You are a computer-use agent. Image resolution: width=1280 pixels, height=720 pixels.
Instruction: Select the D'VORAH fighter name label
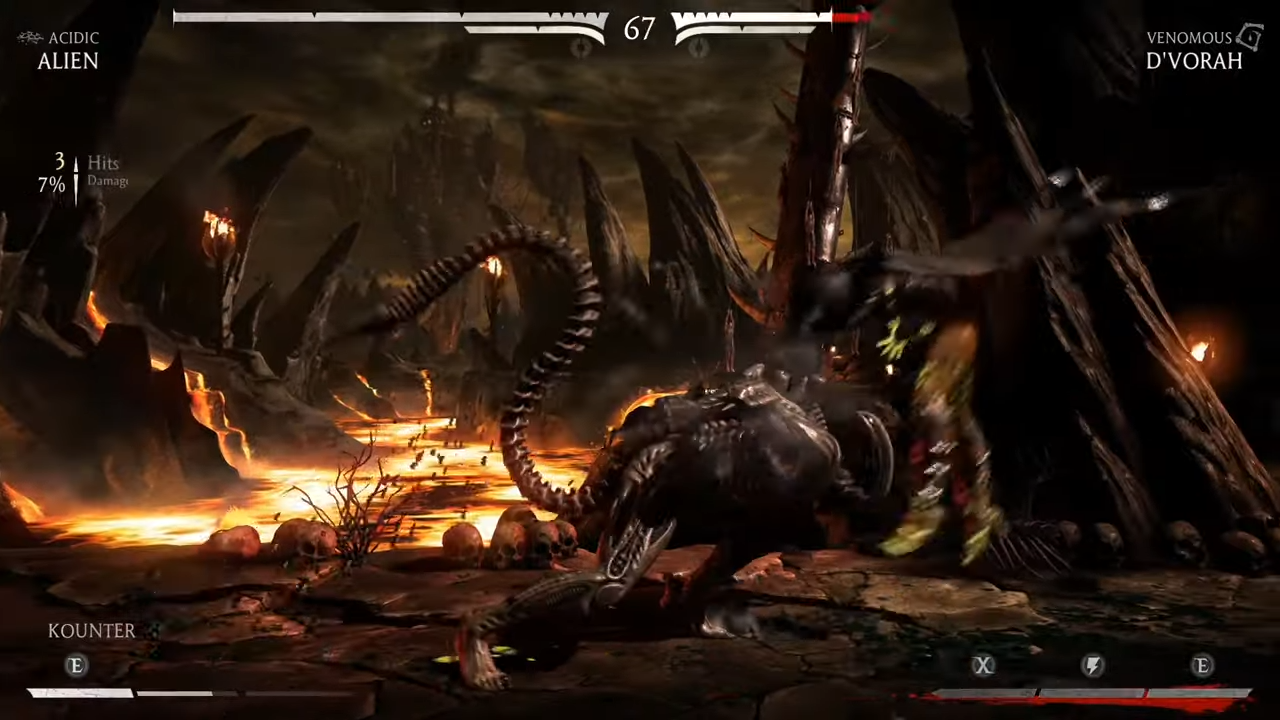[x=1193, y=61]
